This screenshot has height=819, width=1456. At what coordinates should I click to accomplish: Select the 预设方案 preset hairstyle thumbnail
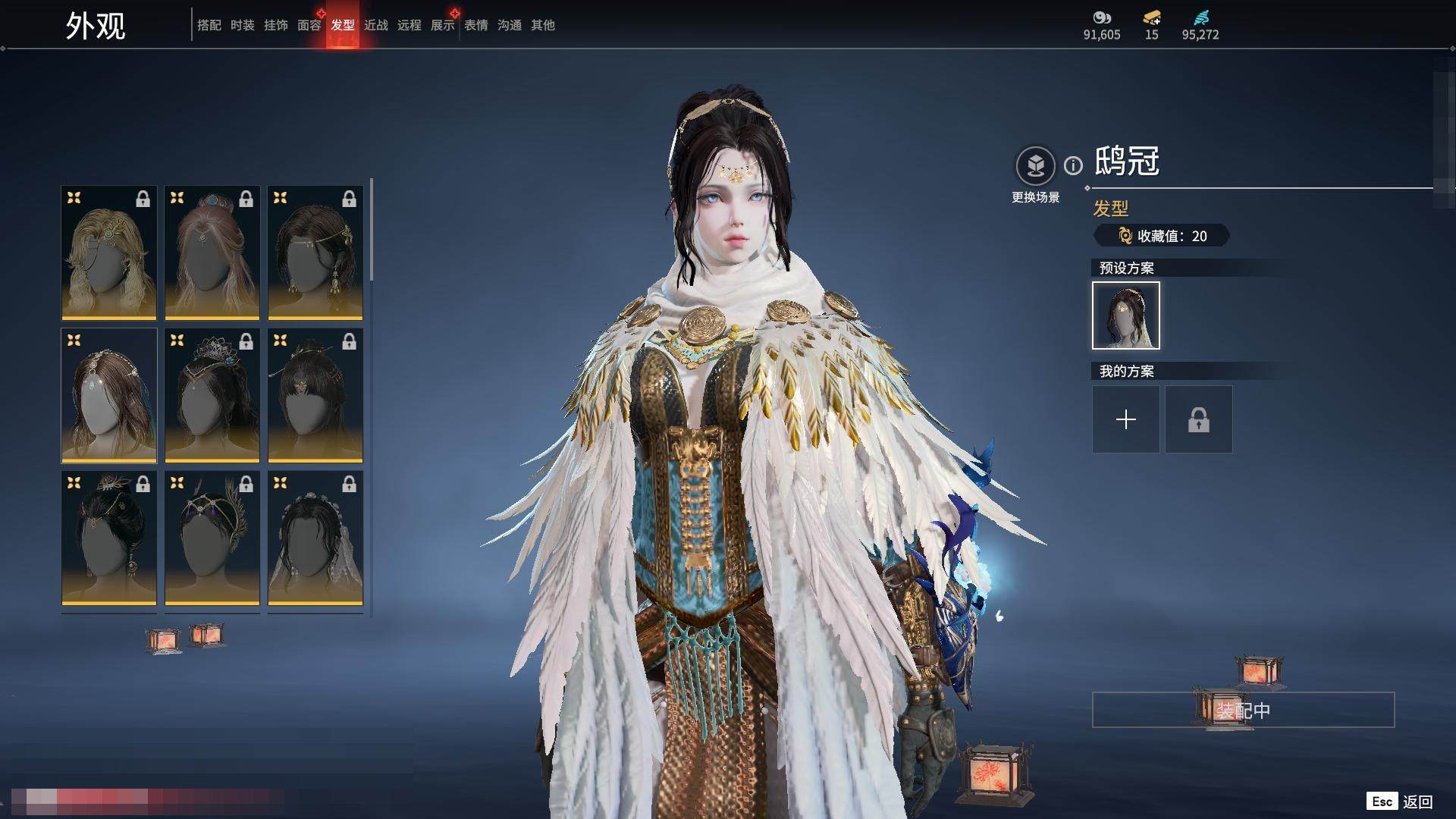(x=1125, y=315)
